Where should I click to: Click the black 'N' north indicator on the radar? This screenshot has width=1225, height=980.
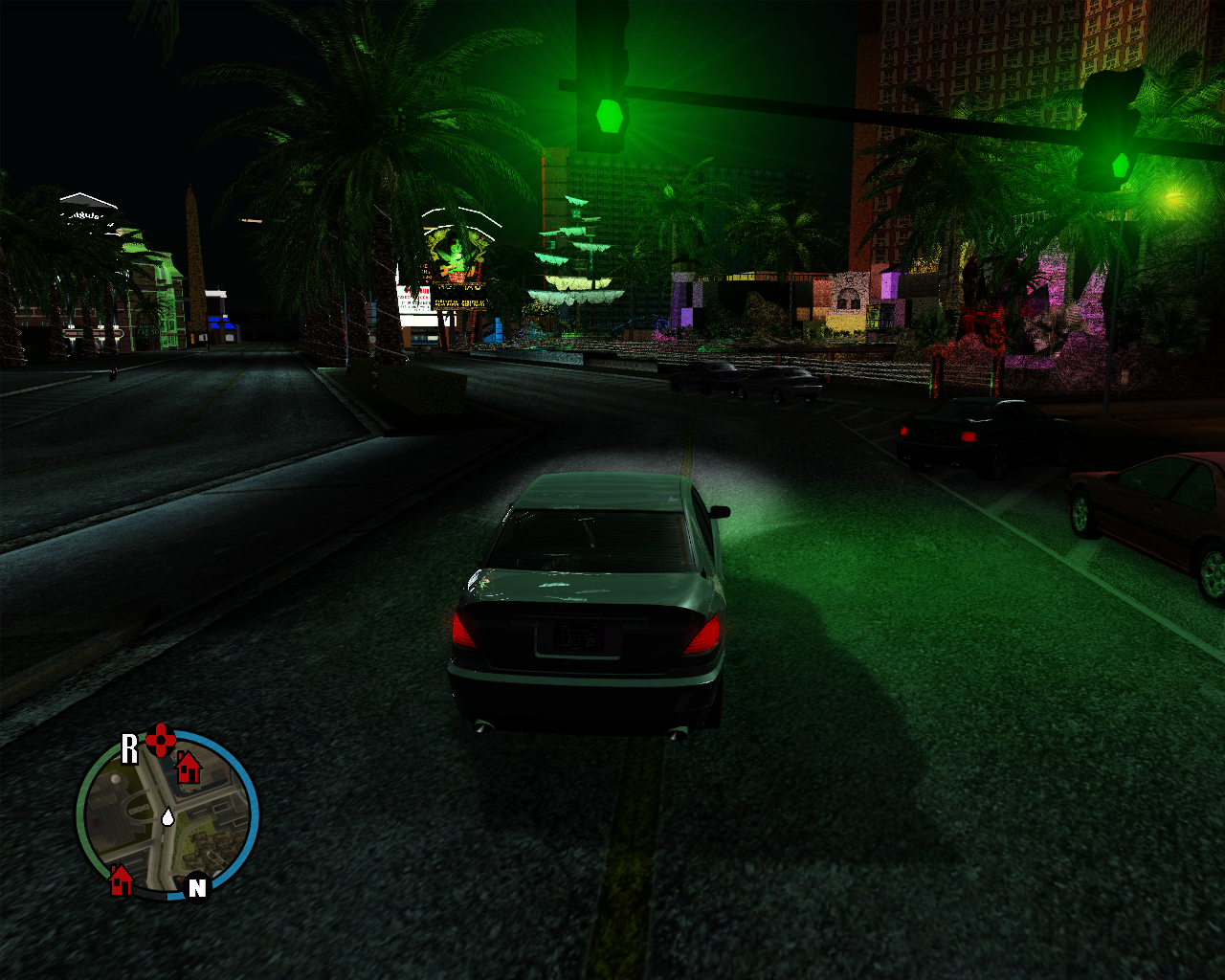coord(196,886)
